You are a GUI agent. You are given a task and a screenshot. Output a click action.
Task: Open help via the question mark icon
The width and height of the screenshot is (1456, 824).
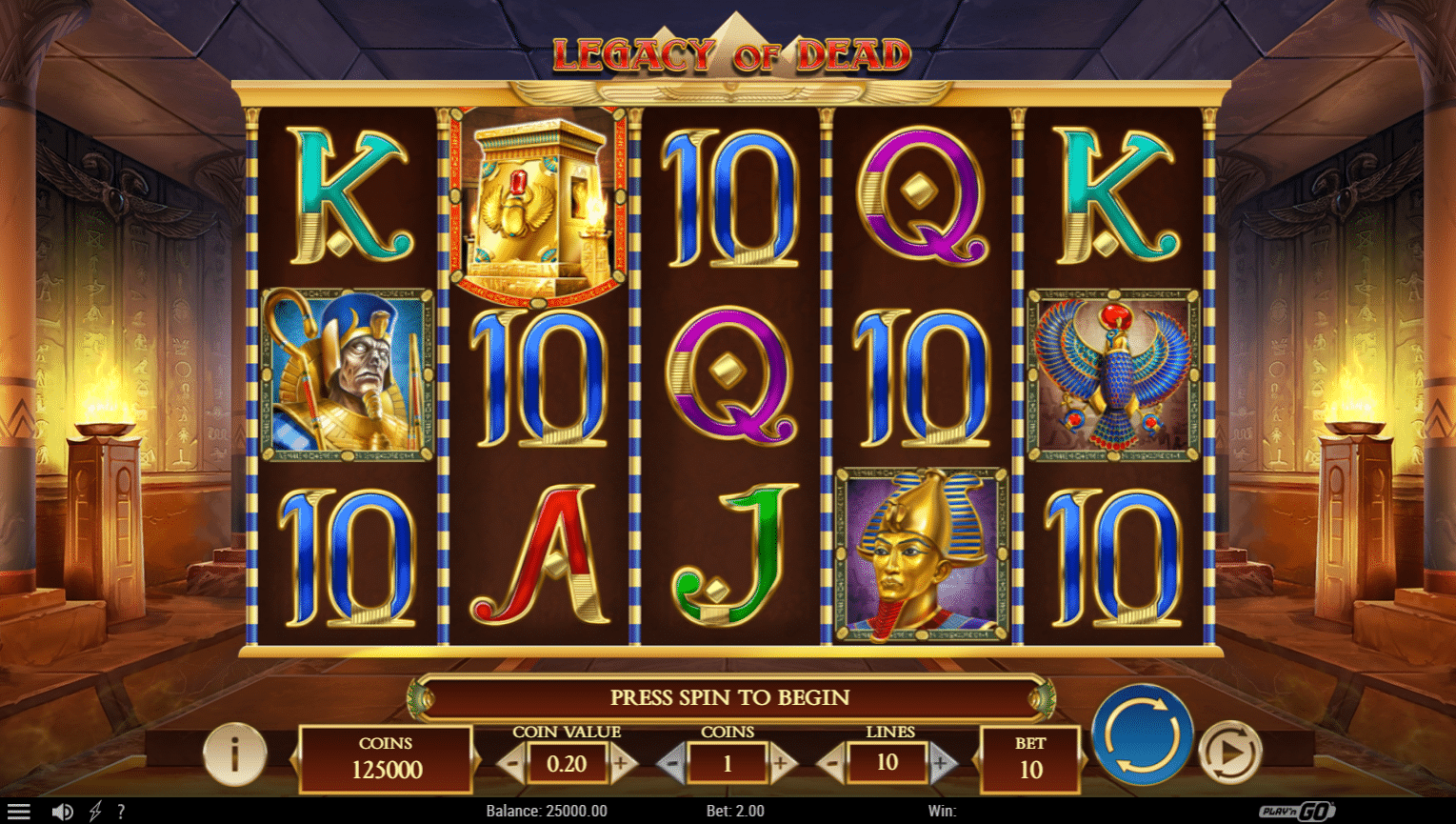[x=120, y=811]
